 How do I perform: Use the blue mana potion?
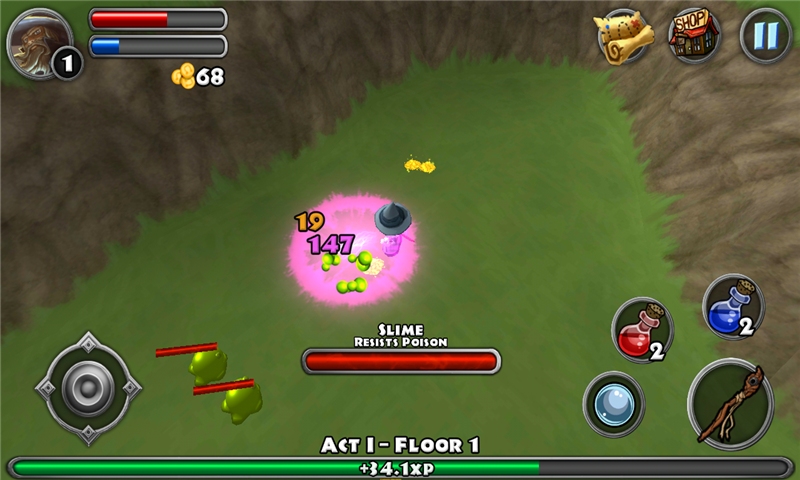pos(732,307)
